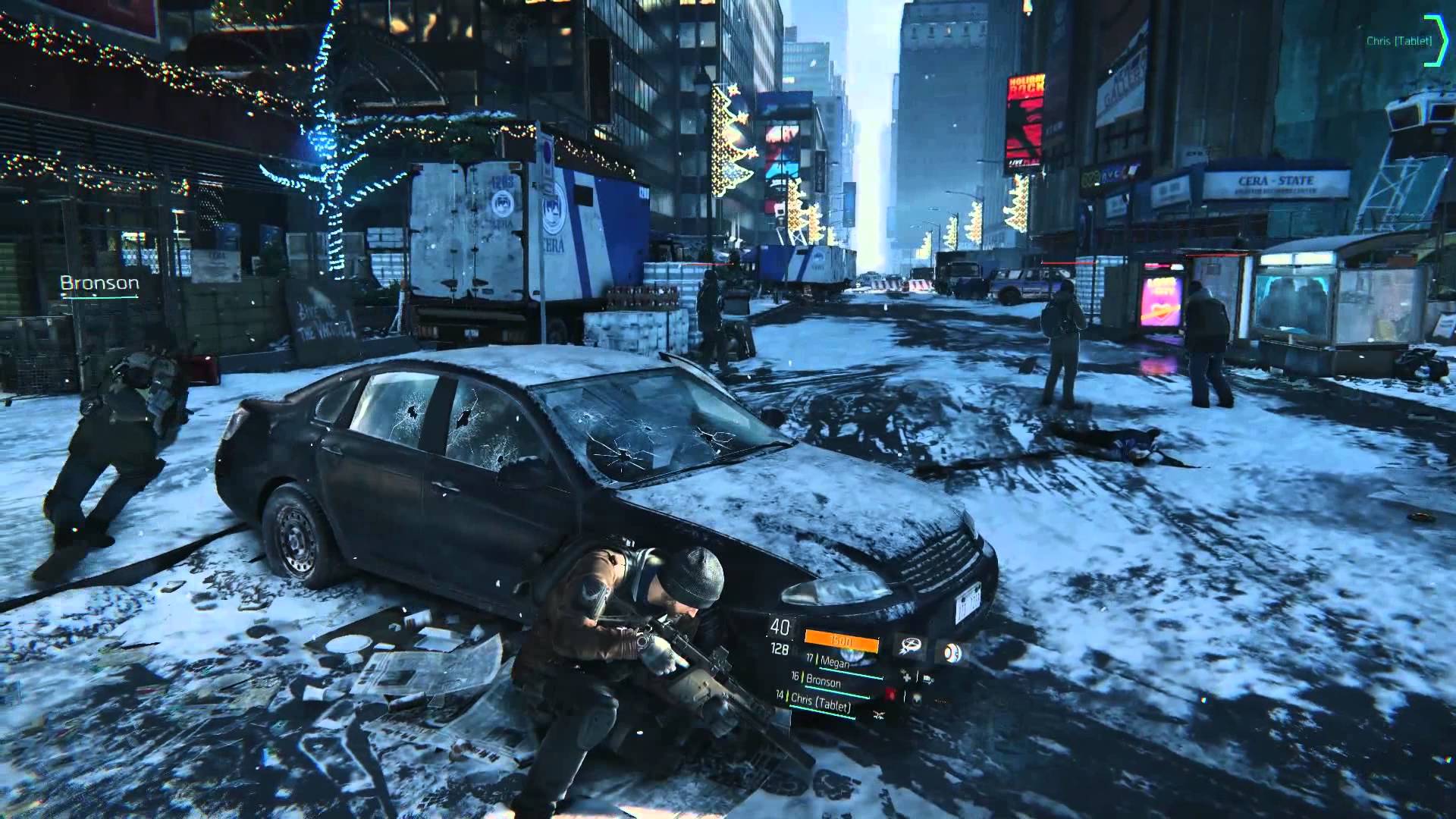Click the level 17 badge beside Megan
This screenshot has height=819, width=1456.
pos(810,658)
